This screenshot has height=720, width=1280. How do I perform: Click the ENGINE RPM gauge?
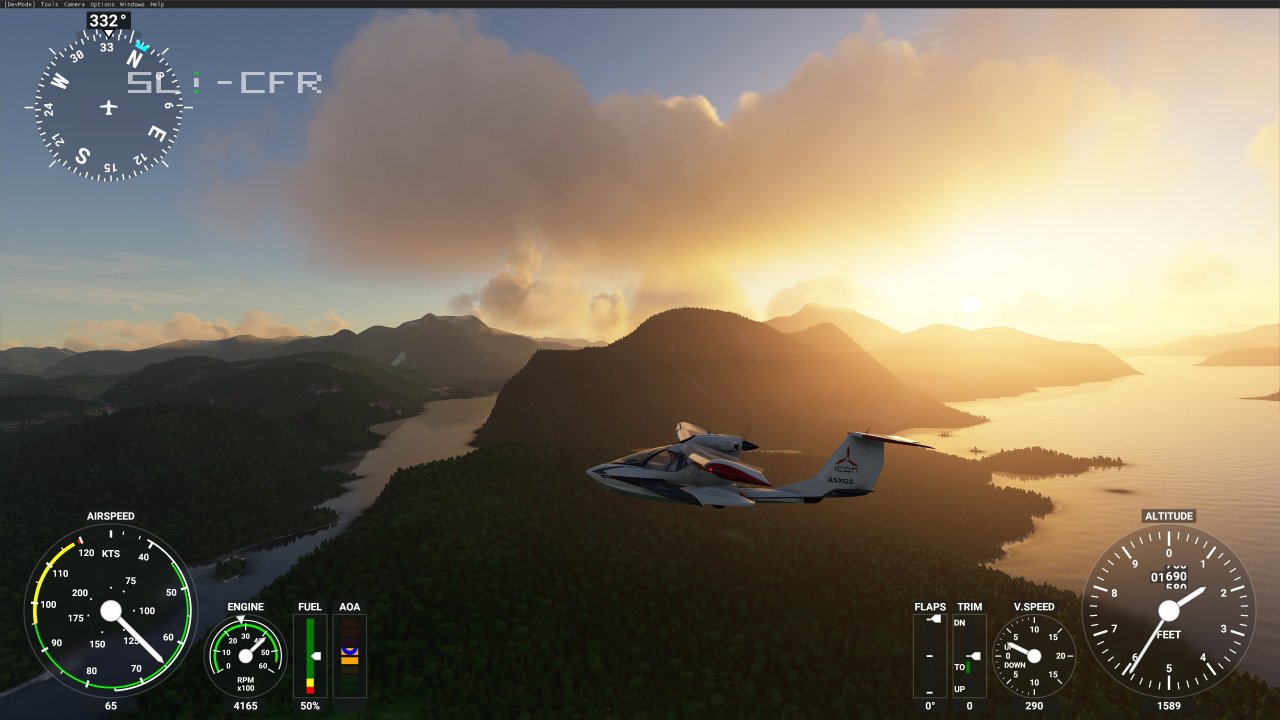pyautogui.click(x=244, y=655)
